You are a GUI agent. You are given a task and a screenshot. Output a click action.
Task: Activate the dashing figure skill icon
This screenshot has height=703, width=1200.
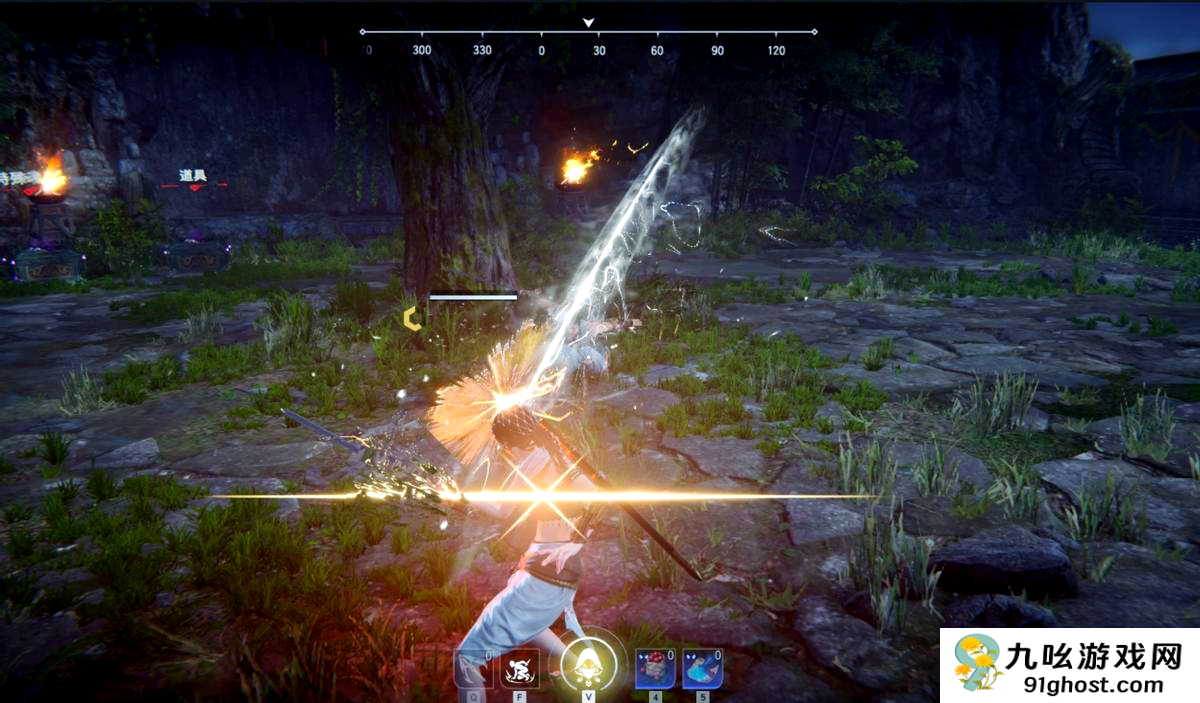pyautogui.click(x=520, y=668)
